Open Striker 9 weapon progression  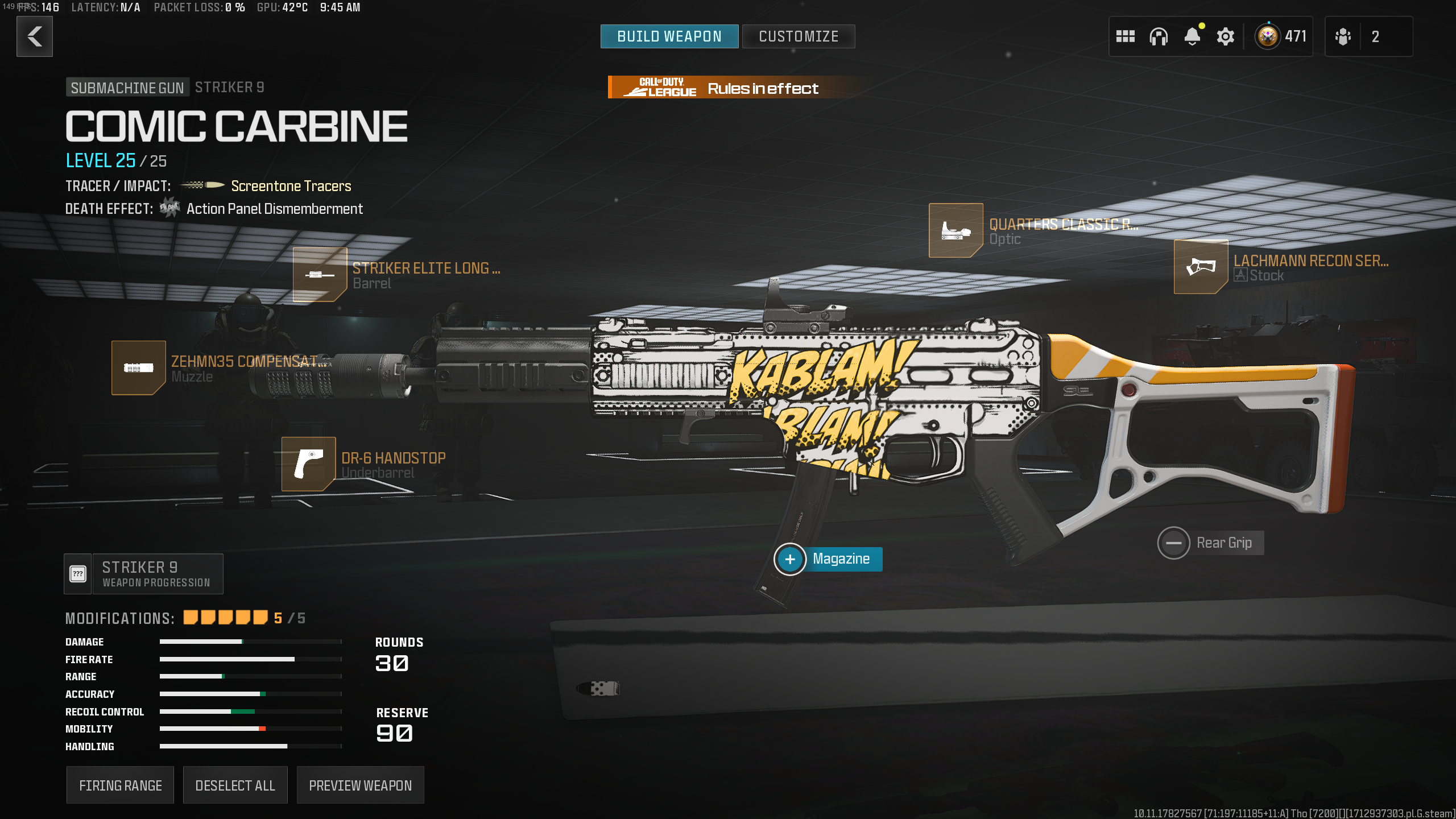pyautogui.click(x=144, y=574)
